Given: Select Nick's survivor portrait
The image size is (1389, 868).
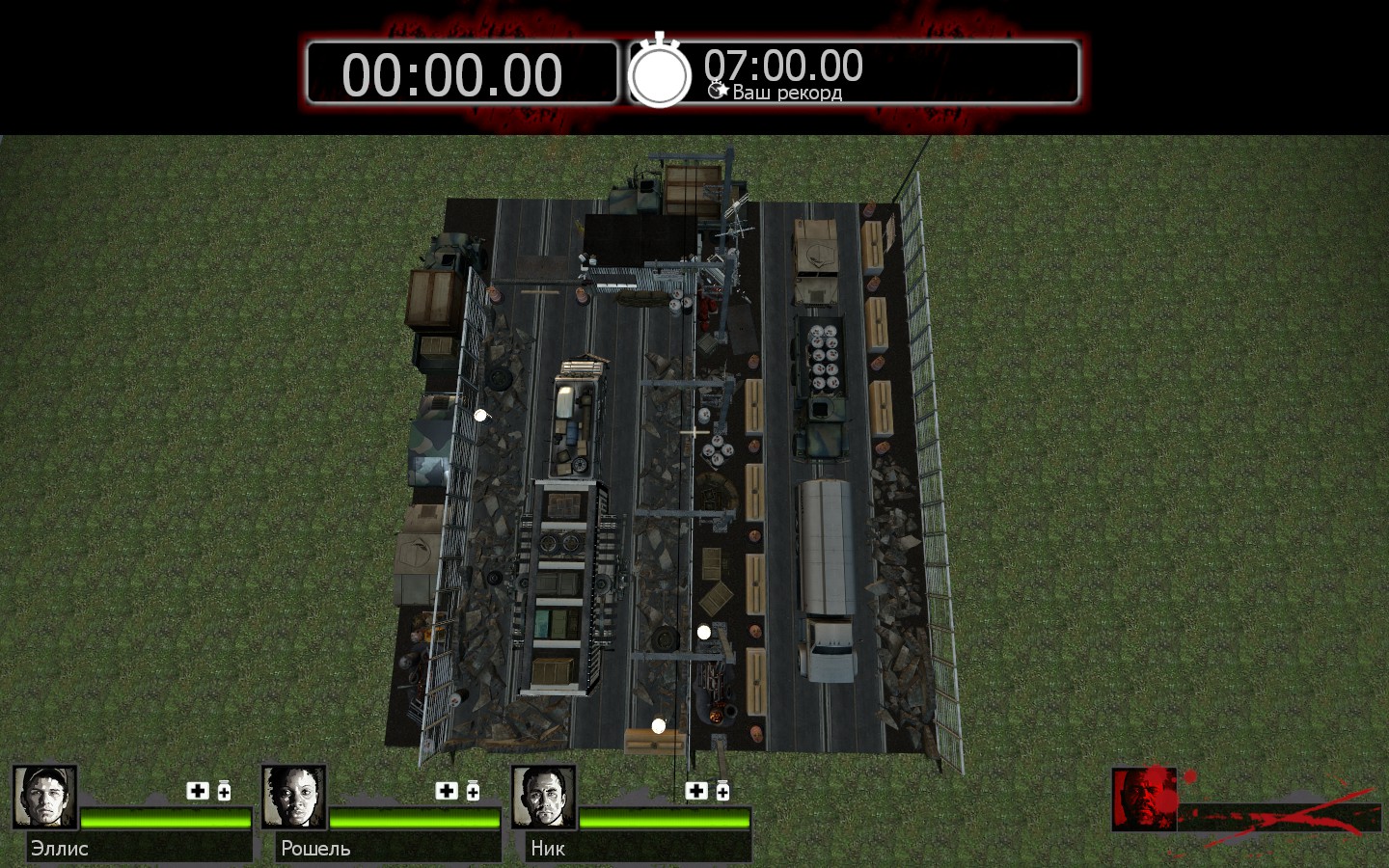Looking at the screenshot, I should click(x=544, y=798).
